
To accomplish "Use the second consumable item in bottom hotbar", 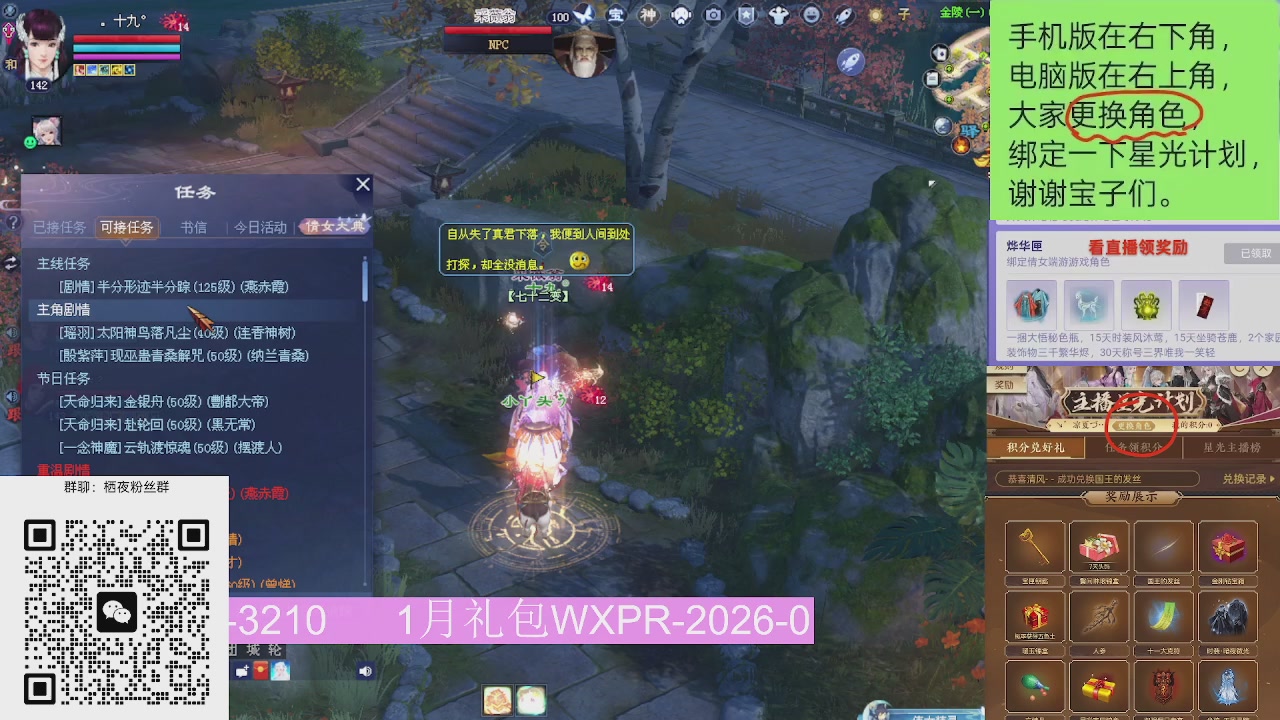I will [533, 701].
